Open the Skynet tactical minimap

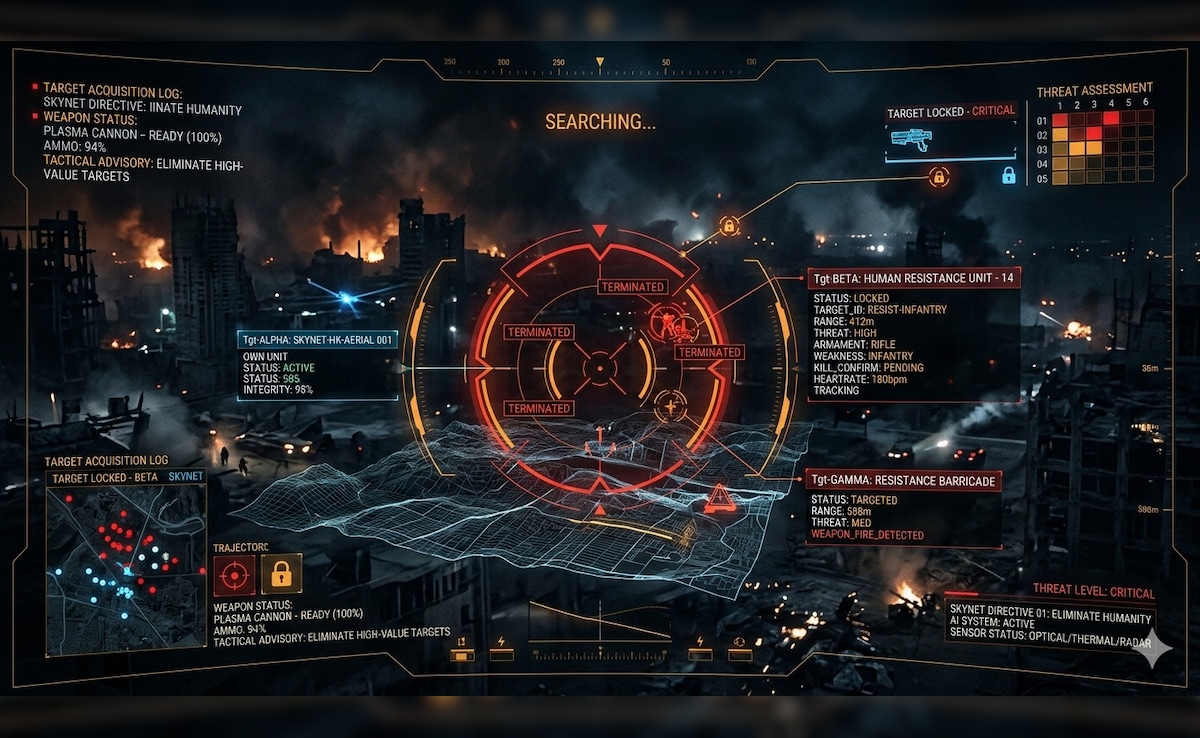click(125, 568)
